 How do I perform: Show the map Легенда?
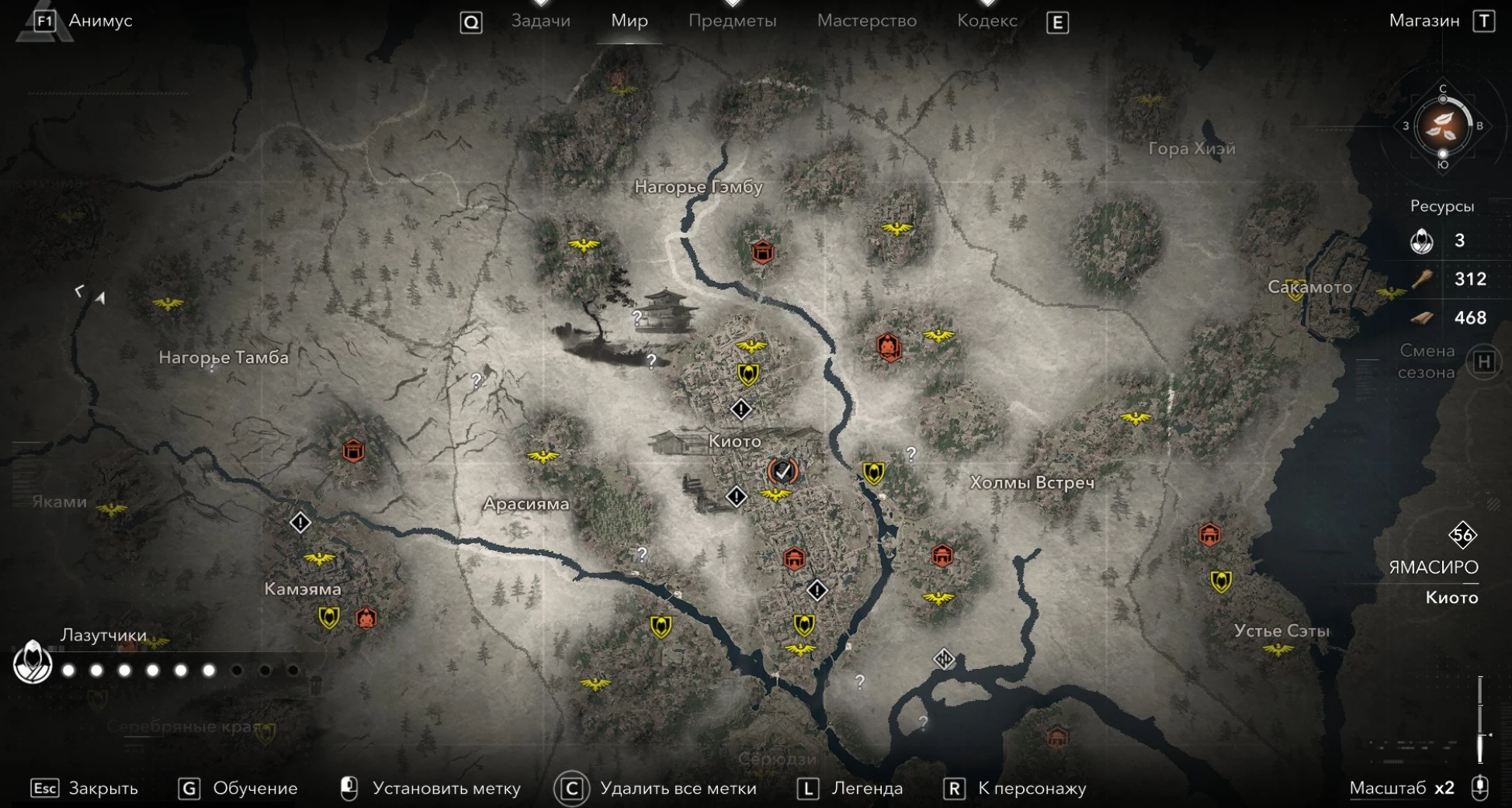pyautogui.click(x=866, y=789)
